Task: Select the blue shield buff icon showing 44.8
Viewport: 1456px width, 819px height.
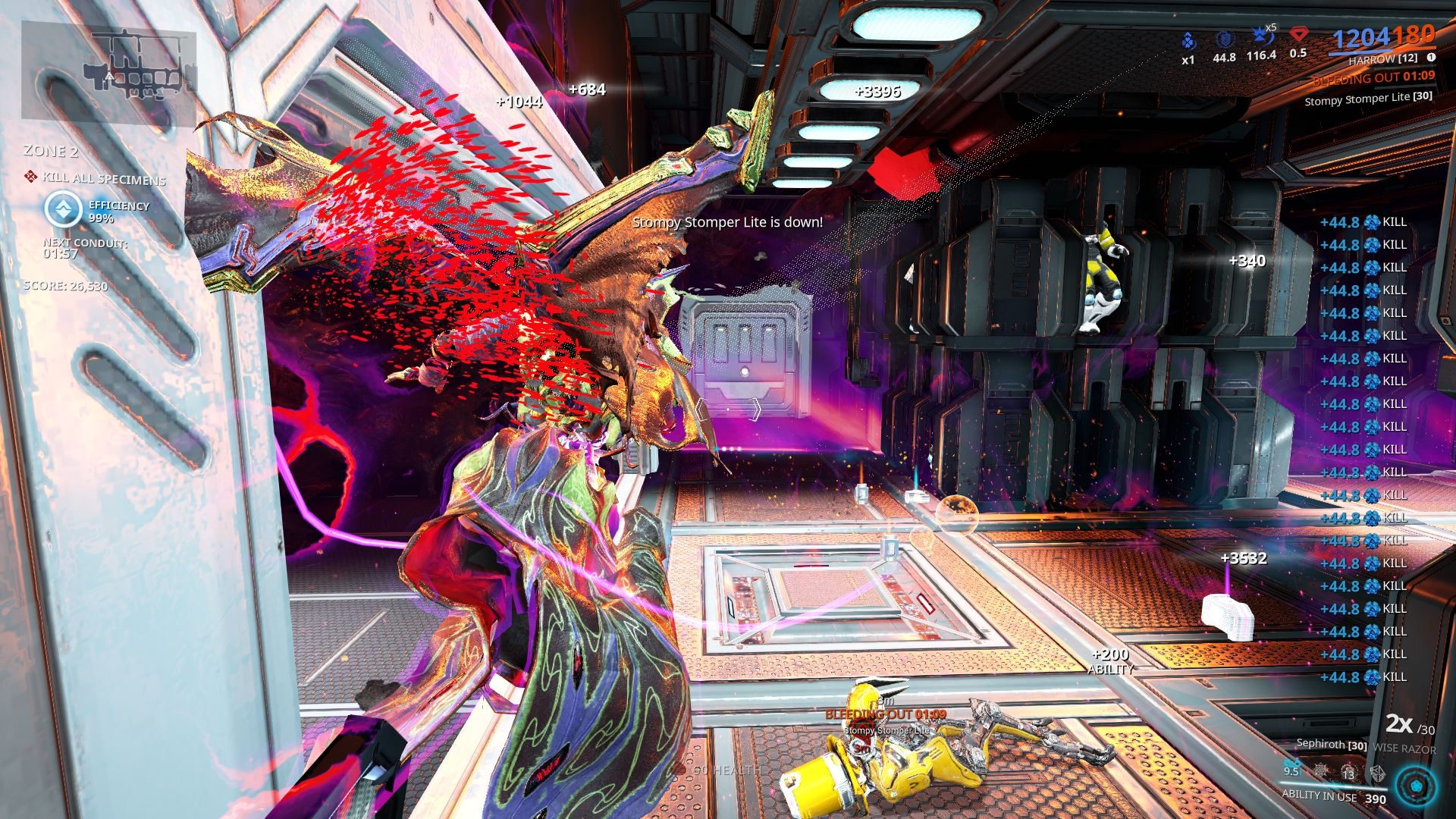Action: point(1225,39)
